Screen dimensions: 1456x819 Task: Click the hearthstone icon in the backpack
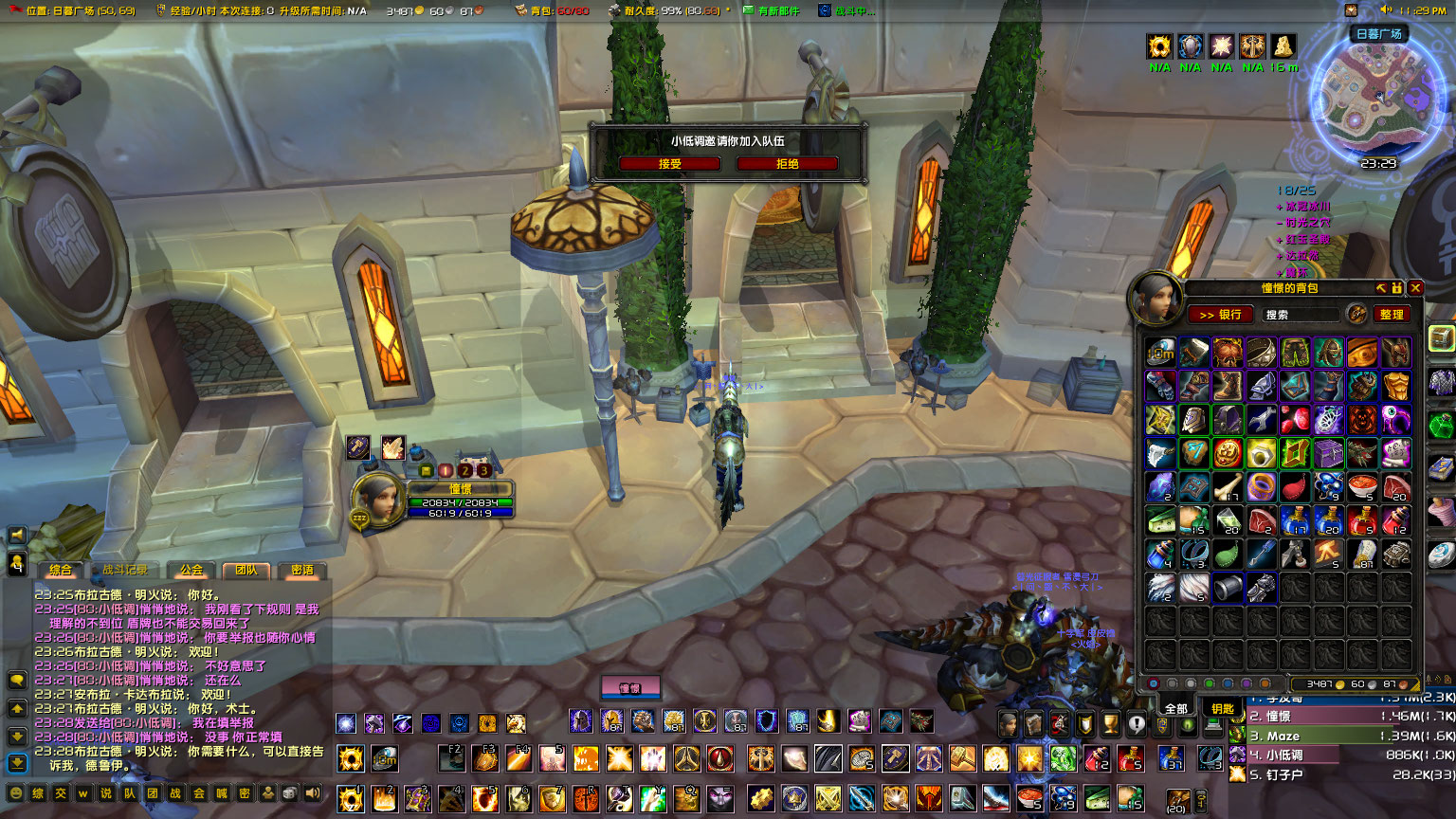pos(1159,351)
